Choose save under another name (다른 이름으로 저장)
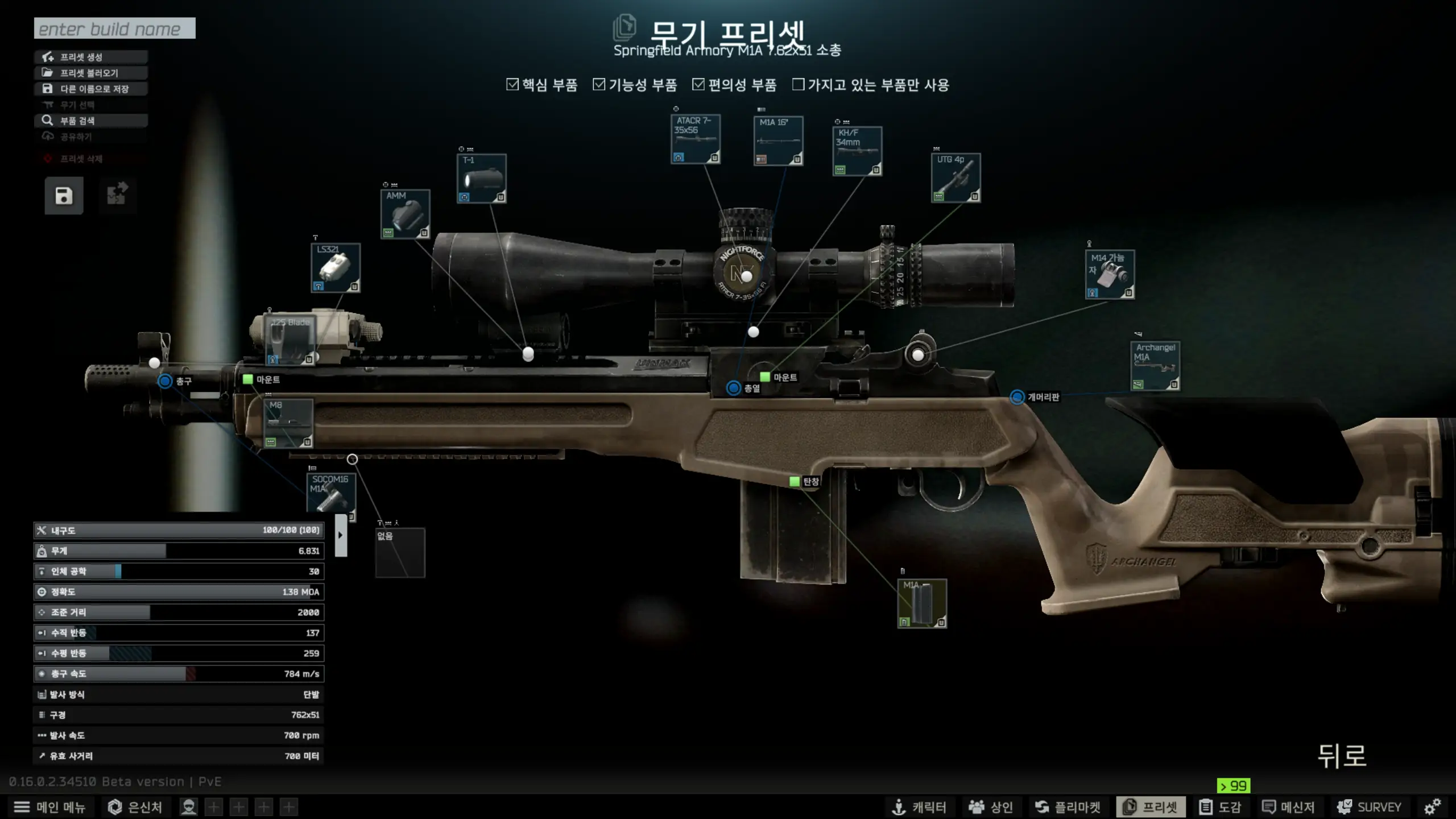The height and width of the screenshot is (819, 1456). (x=91, y=89)
